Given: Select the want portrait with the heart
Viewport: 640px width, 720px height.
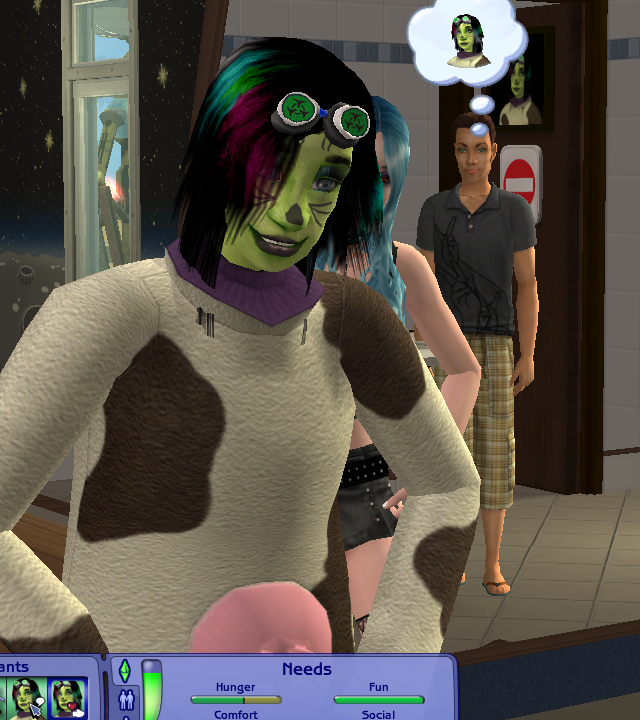Looking at the screenshot, I should coord(68,698).
